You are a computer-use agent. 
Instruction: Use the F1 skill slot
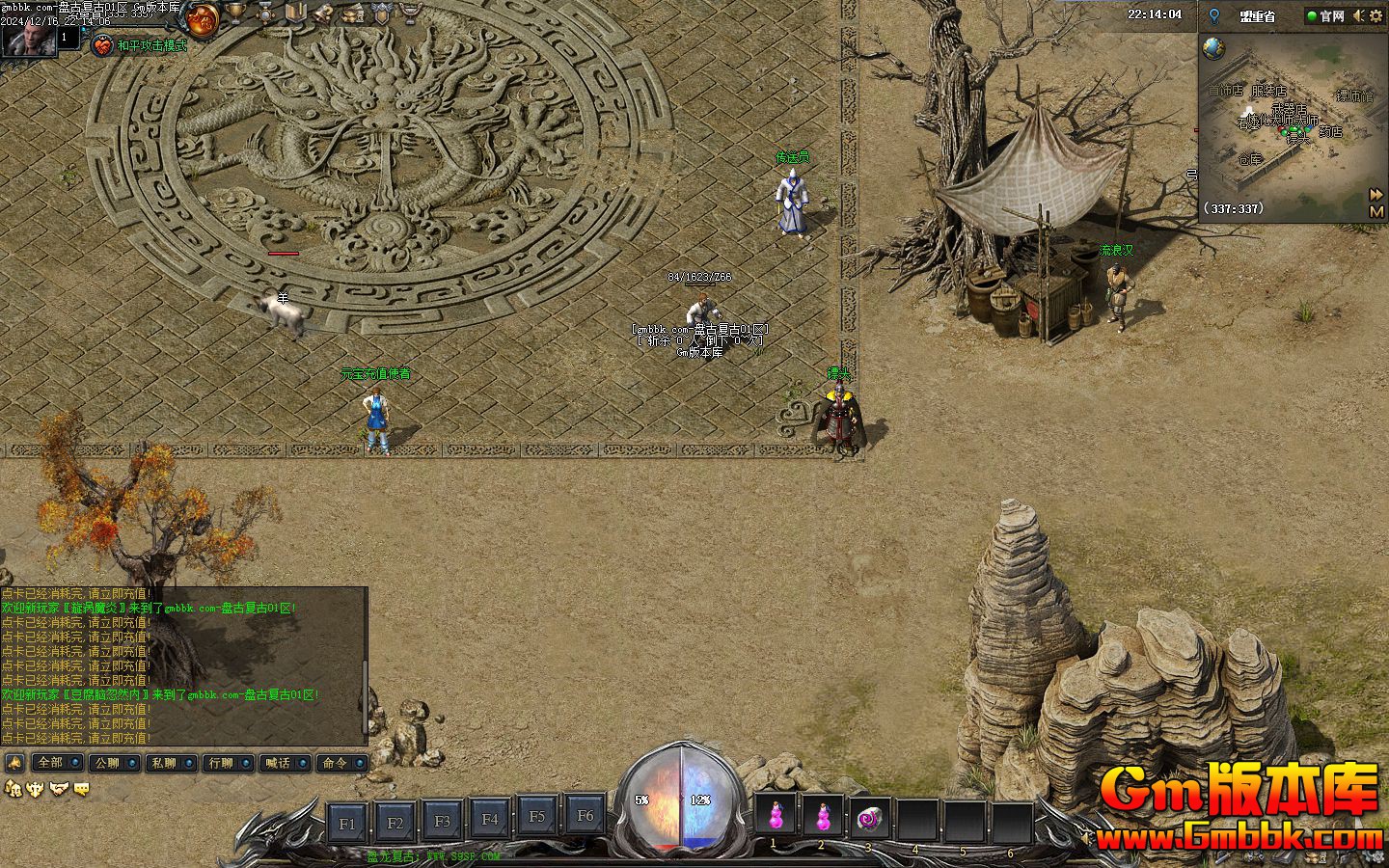tap(347, 823)
